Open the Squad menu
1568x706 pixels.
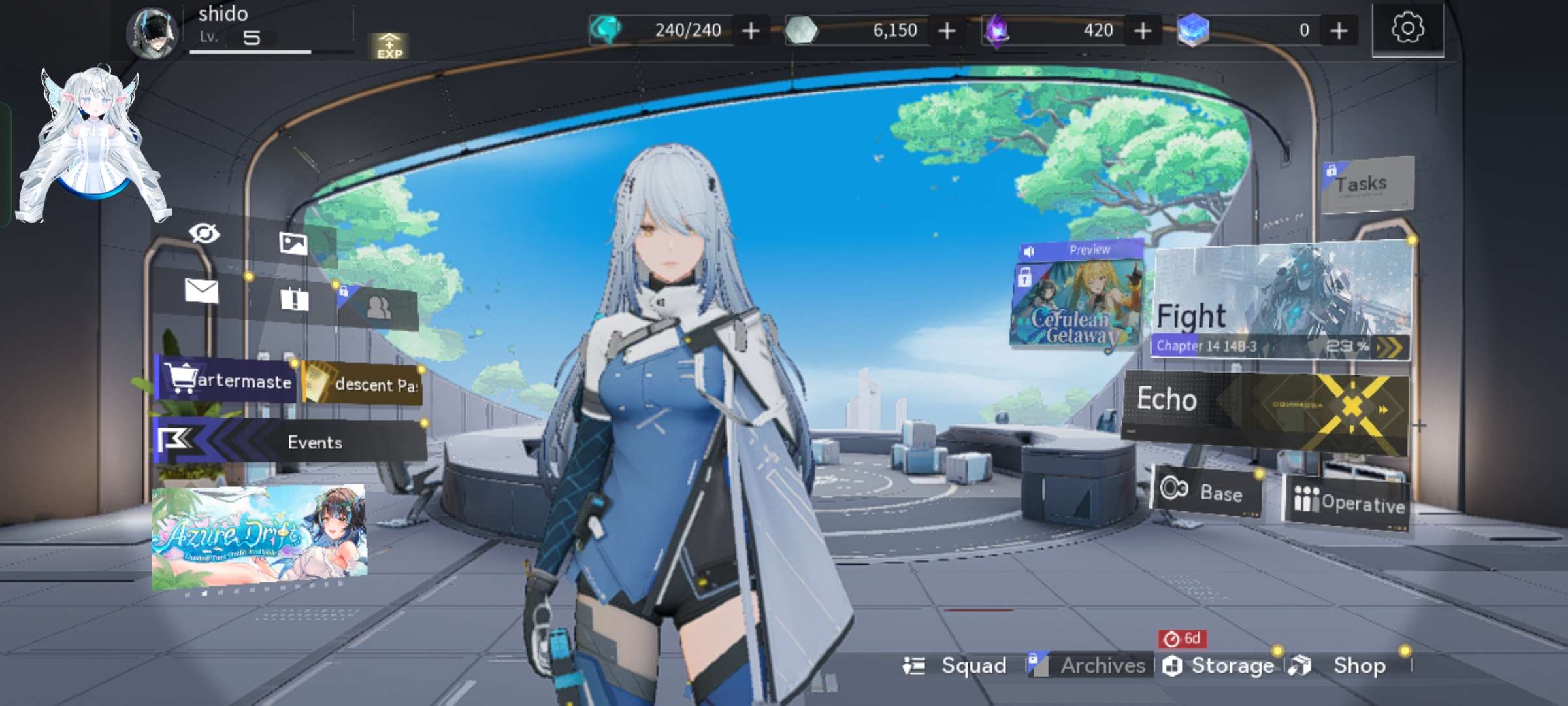tap(957, 665)
